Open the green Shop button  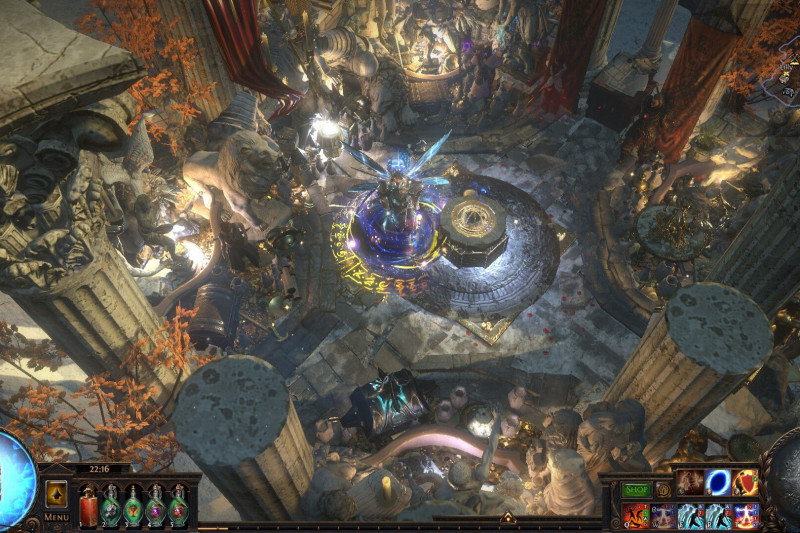pyautogui.click(x=636, y=490)
